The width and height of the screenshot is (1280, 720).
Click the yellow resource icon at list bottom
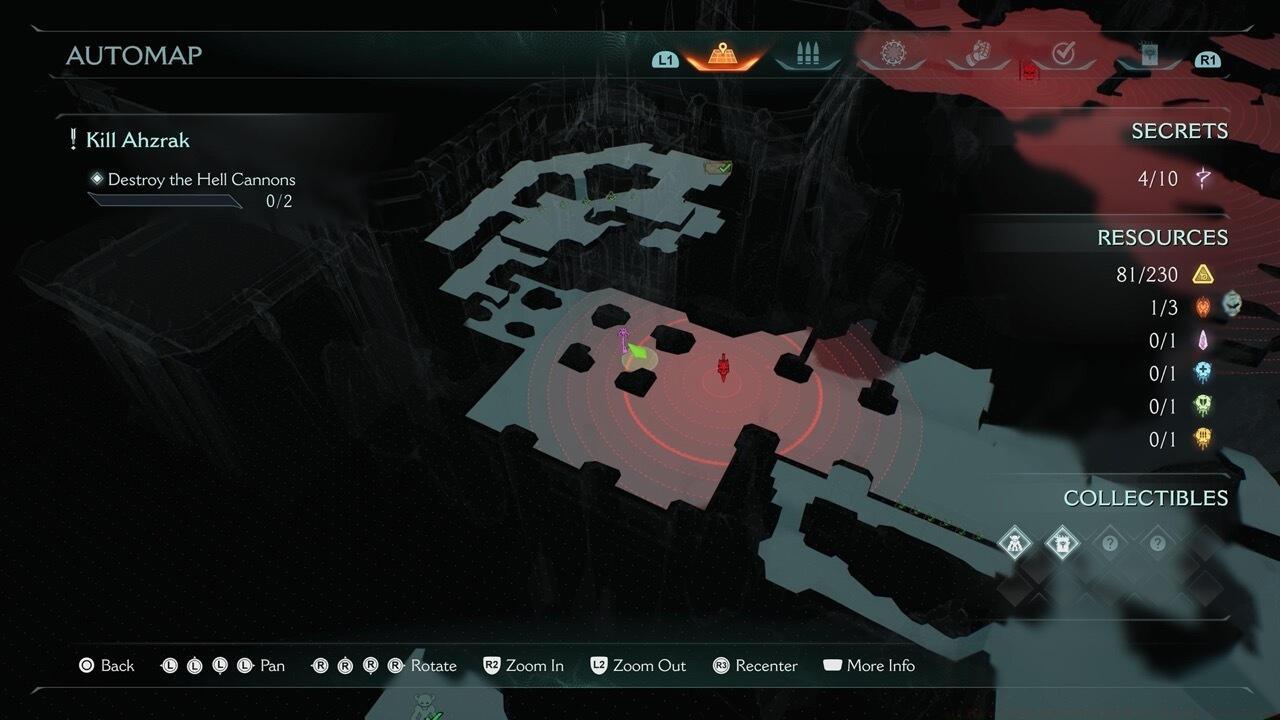click(x=1203, y=439)
